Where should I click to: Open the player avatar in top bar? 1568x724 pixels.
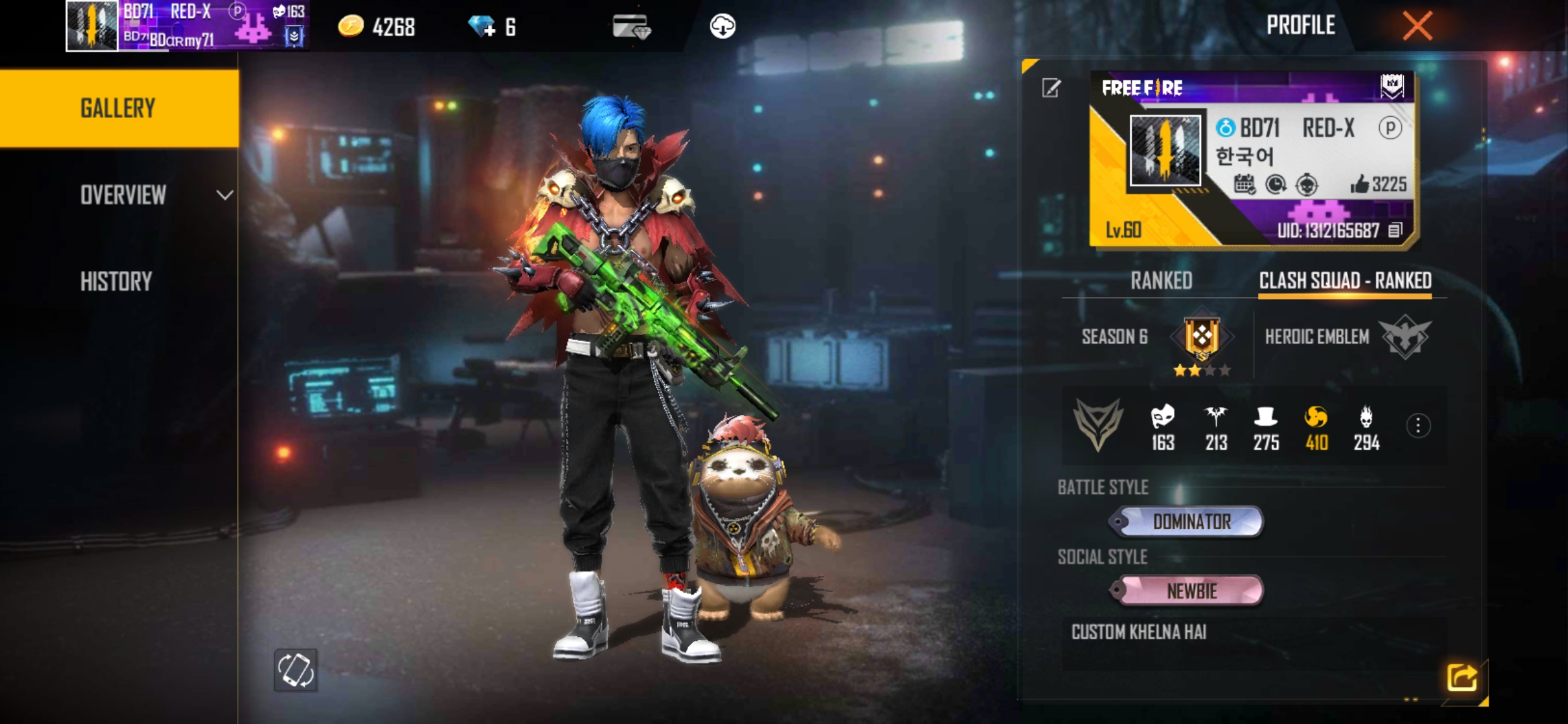[x=92, y=25]
